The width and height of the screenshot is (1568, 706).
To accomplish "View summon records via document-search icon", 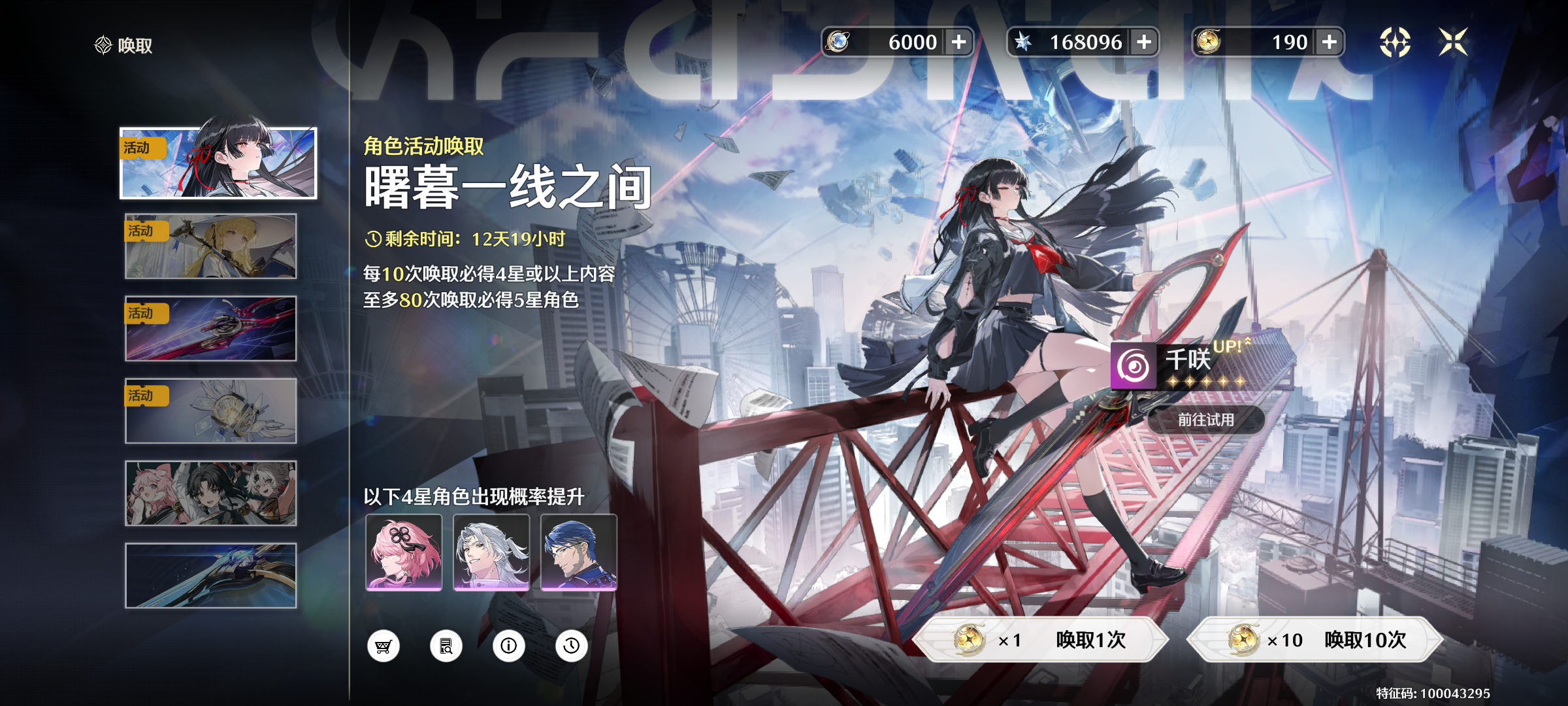I will pyautogui.click(x=447, y=646).
